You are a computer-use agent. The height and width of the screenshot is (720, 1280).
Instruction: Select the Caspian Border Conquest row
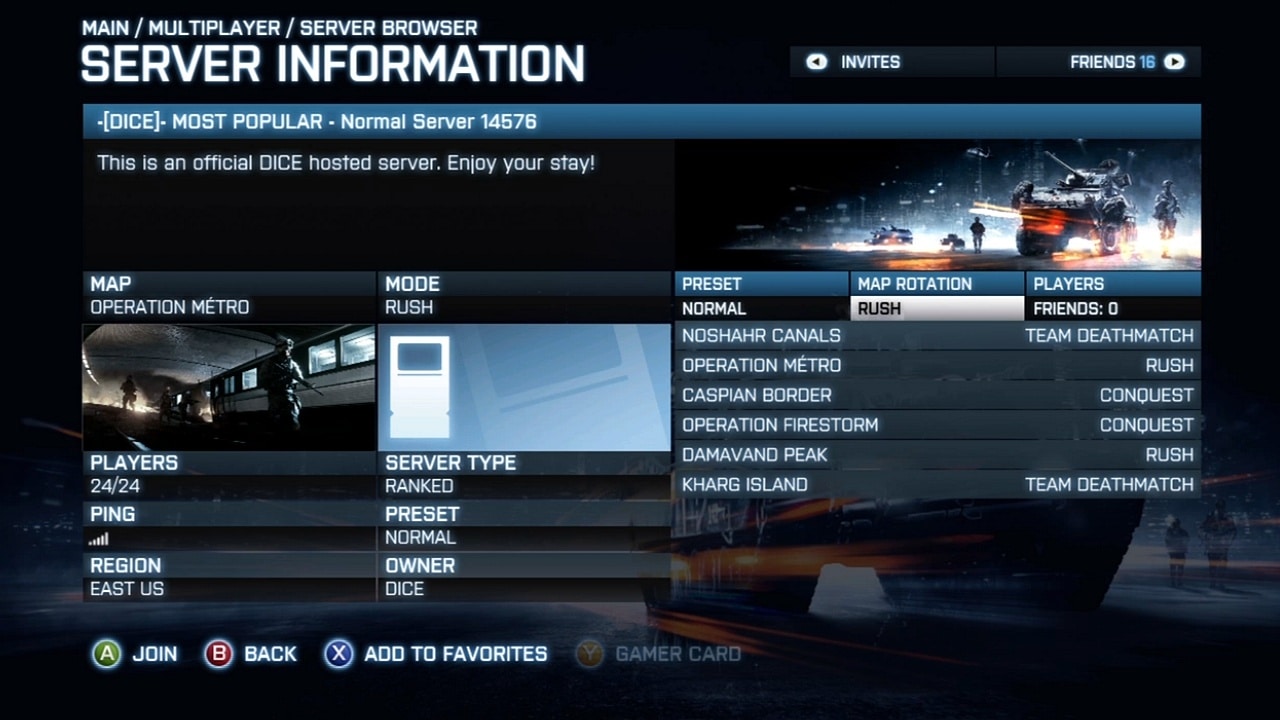pyautogui.click(x=938, y=396)
